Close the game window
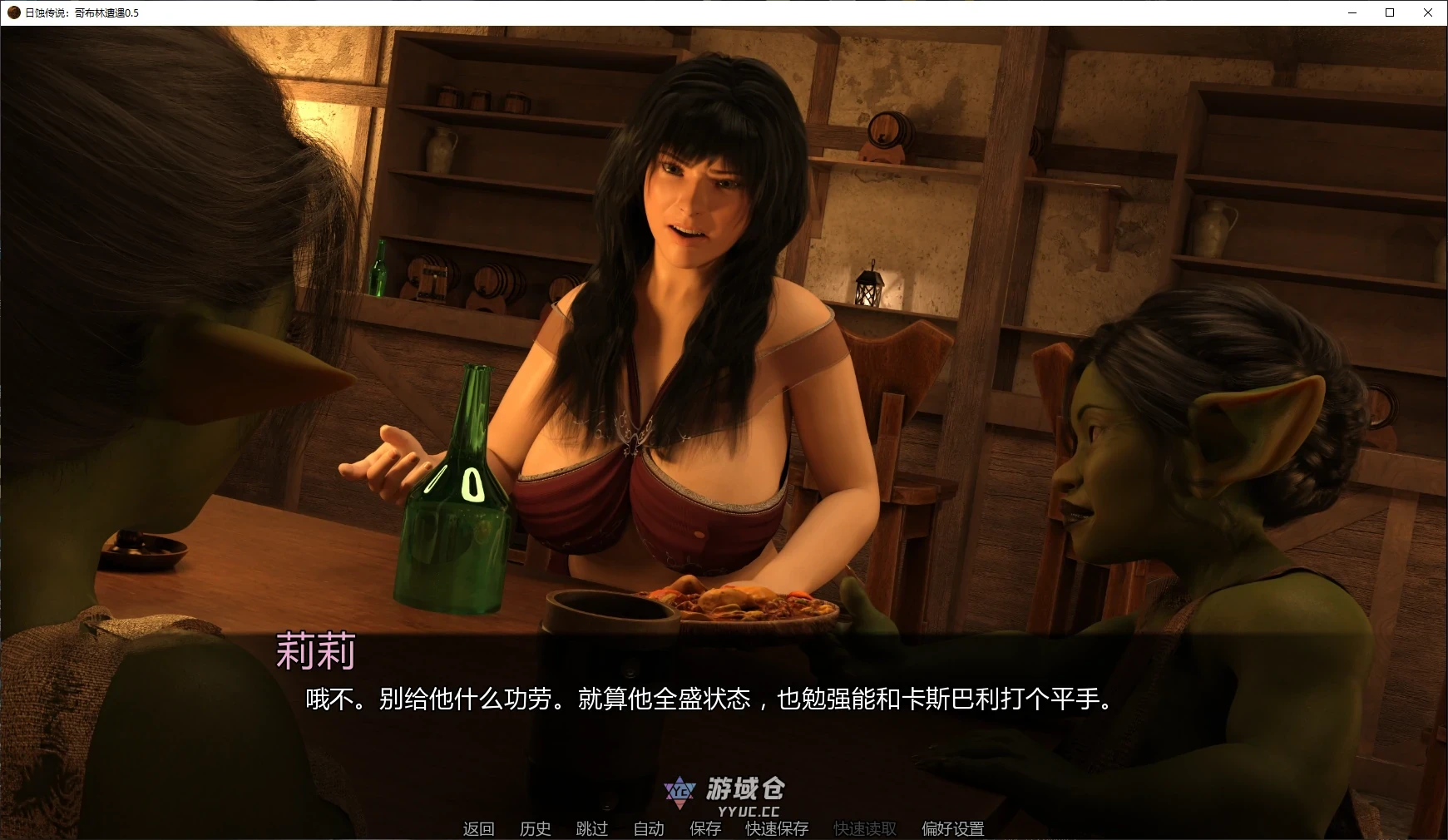The image size is (1448, 840). (1428, 12)
